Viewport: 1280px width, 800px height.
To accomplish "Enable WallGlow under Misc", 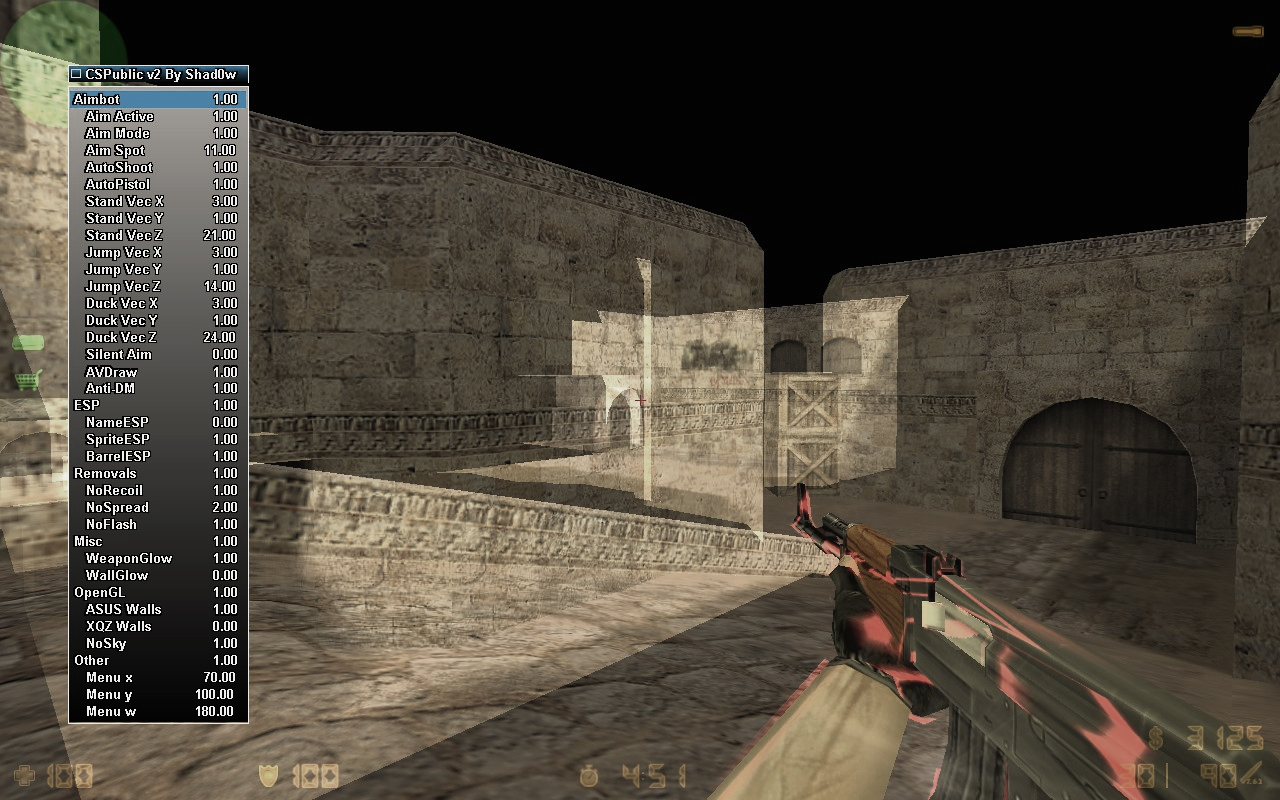I will [x=114, y=575].
